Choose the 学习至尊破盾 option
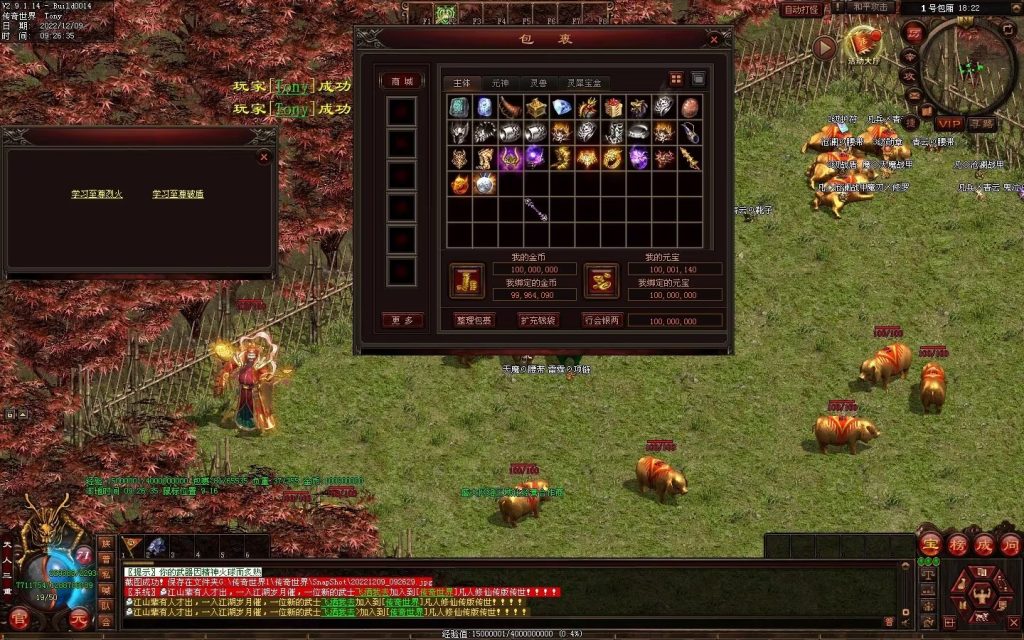The width and height of the screenshot is (1024, 640). pyautogui.click(x=178, y=194)
